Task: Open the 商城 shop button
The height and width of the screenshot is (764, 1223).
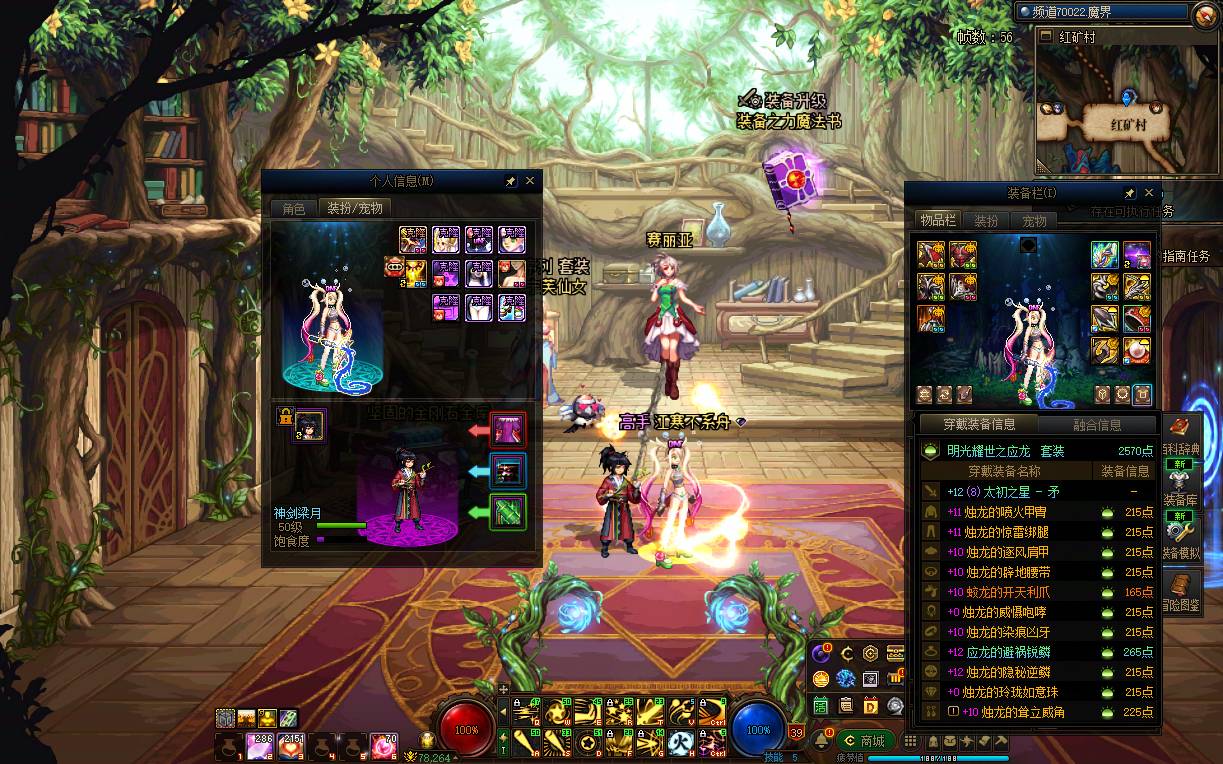Action: [x=865, y=741]
